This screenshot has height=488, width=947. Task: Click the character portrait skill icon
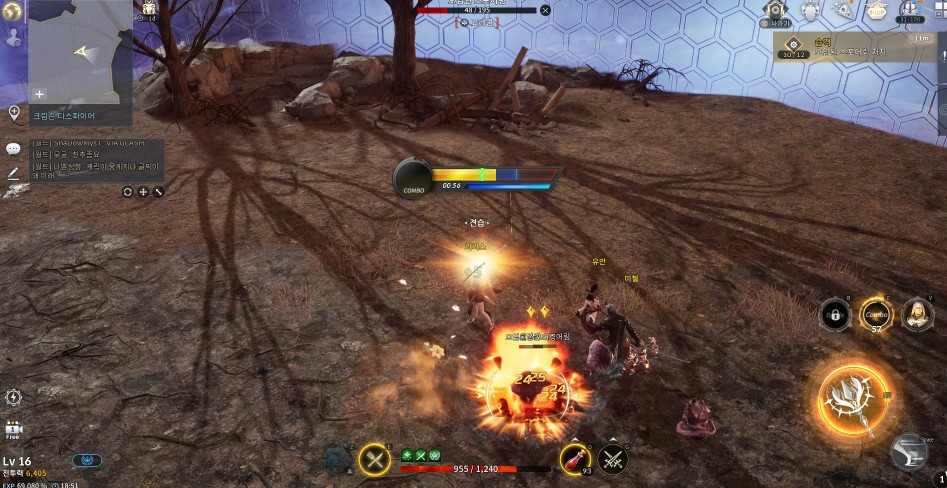tap(915, 314)
